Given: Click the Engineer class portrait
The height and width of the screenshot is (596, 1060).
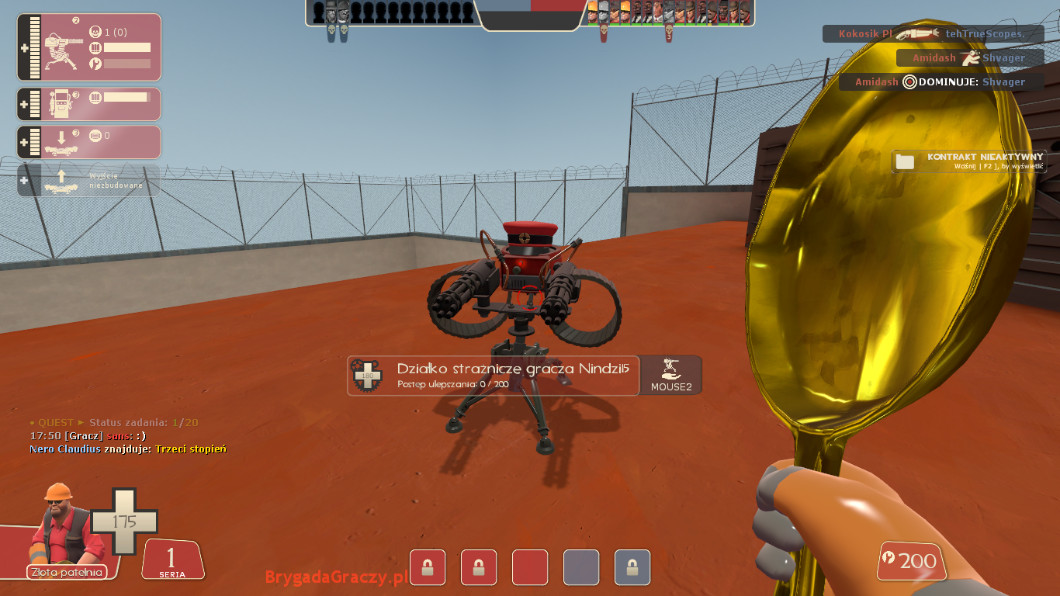Looking at the screenshot, I should coord(66,524).
